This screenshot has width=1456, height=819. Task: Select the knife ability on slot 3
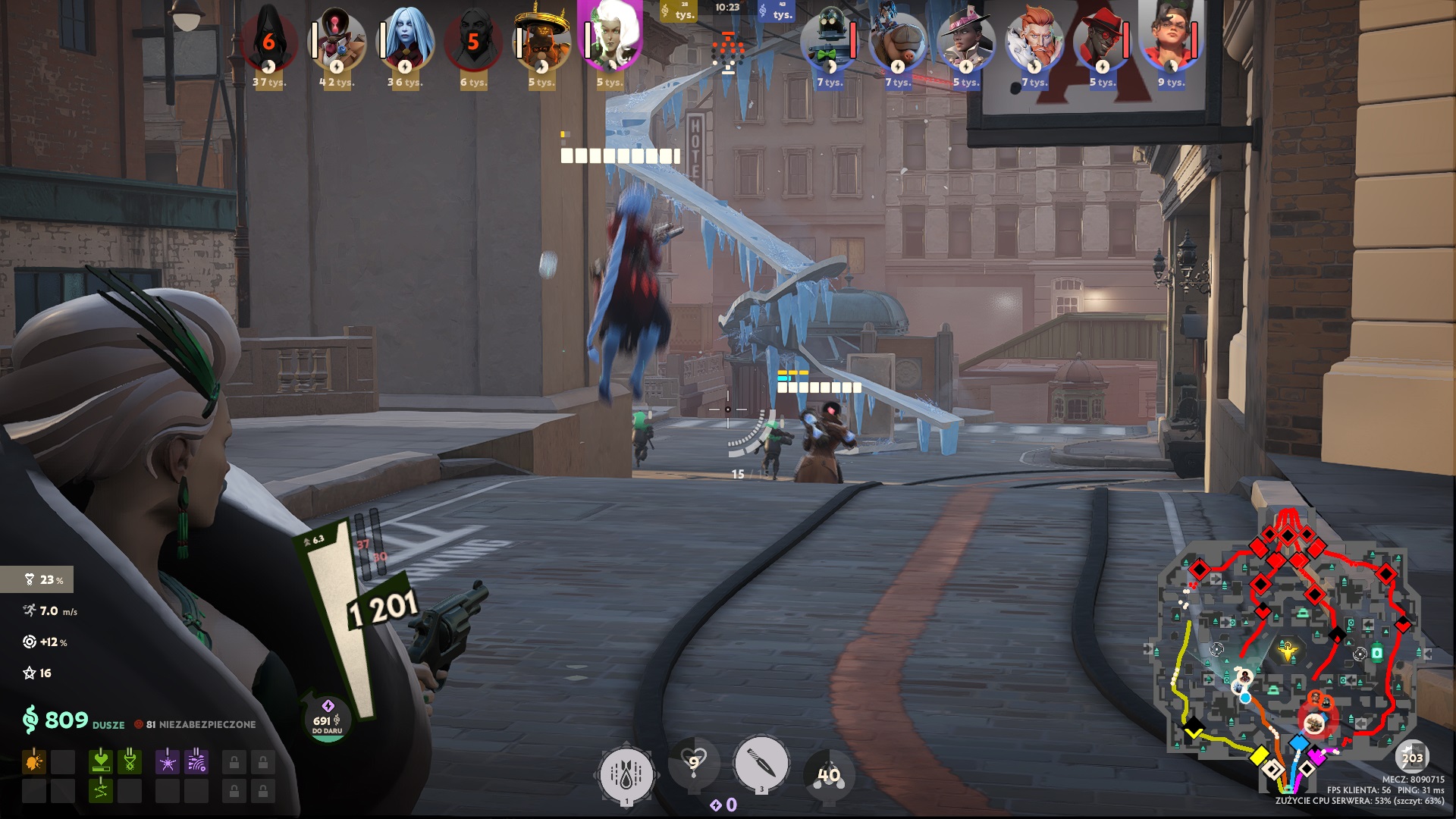tap(760, 764)
